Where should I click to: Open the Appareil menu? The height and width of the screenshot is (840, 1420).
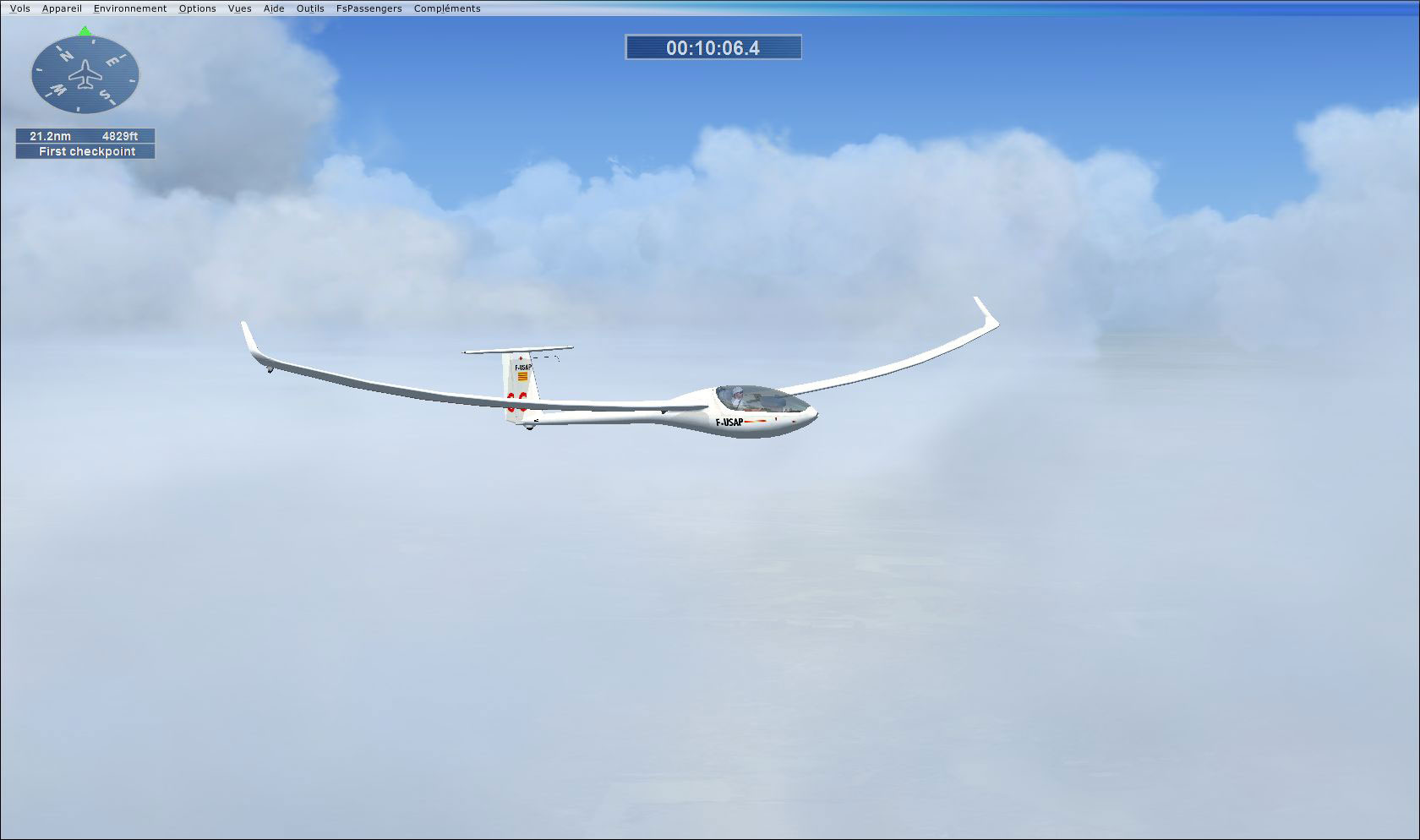pyautogui.click(x=62, y=8)
